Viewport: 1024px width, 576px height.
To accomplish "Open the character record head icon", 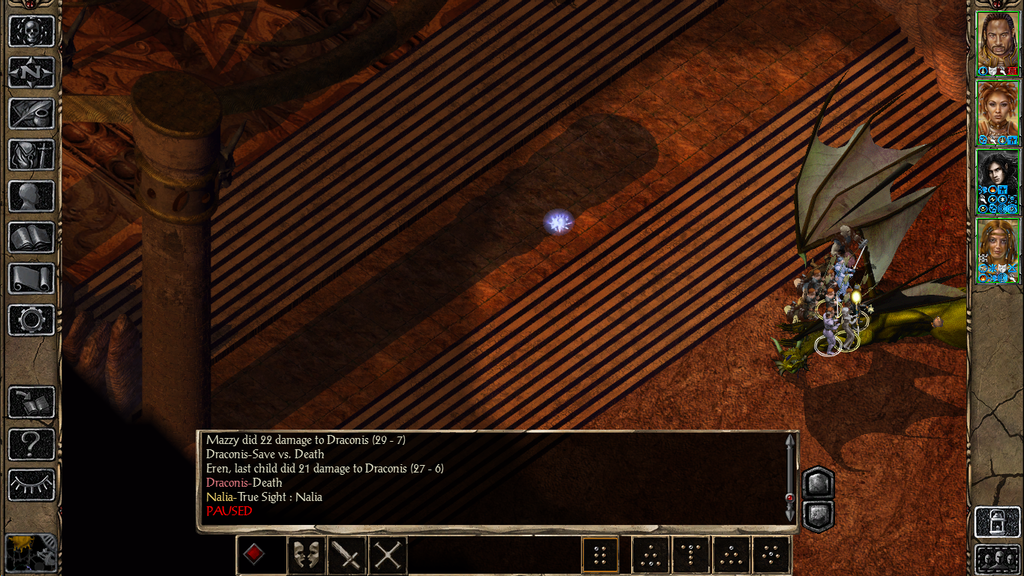I will pyautogui.click(x=31, y=196).
